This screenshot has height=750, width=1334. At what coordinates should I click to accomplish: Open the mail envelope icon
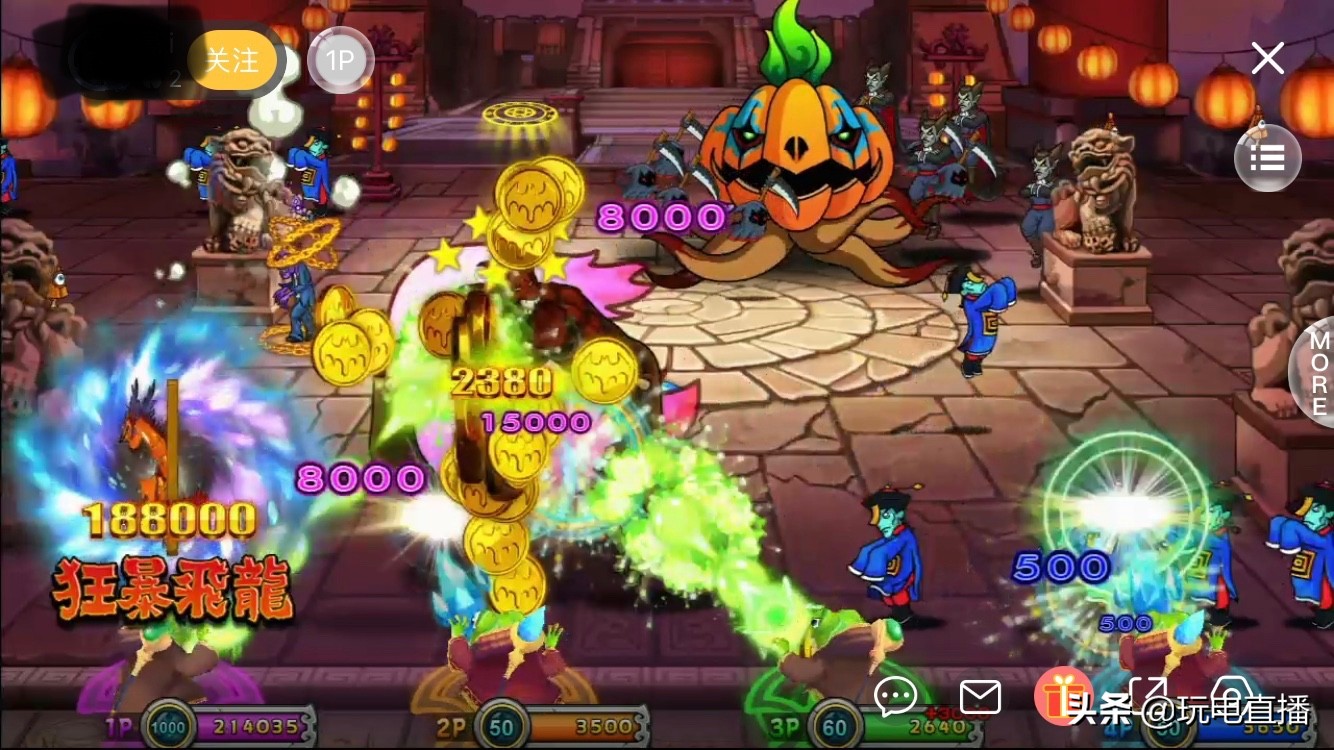pyautogui.click(x=981, y=697)
